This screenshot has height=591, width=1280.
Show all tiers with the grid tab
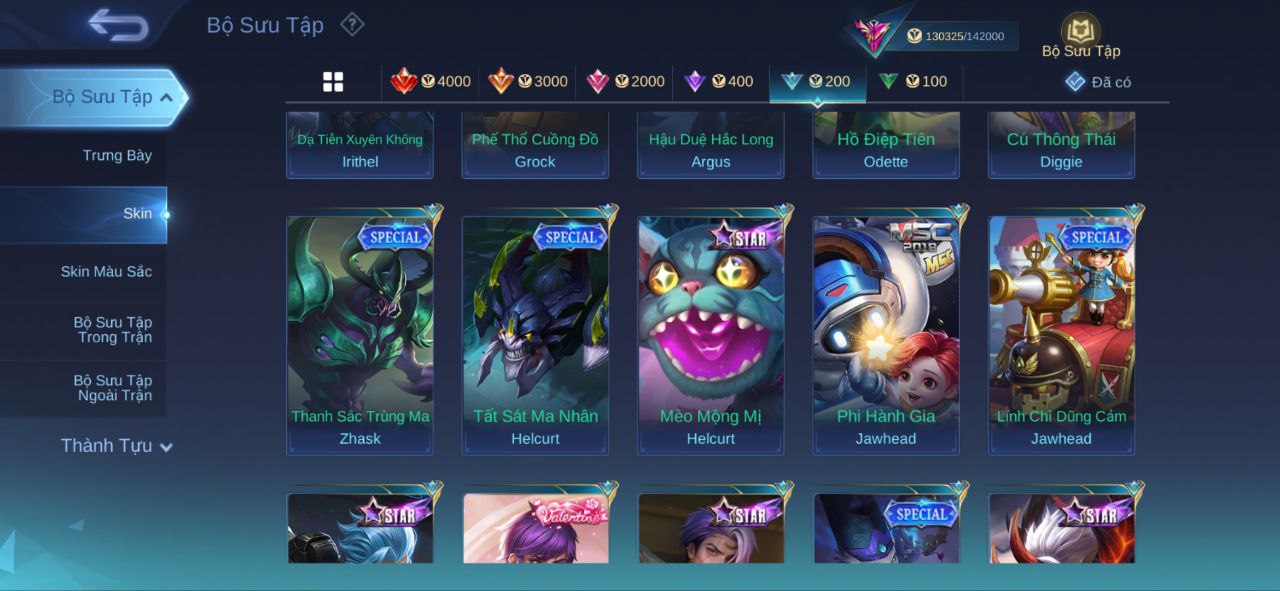coord(333,82)
